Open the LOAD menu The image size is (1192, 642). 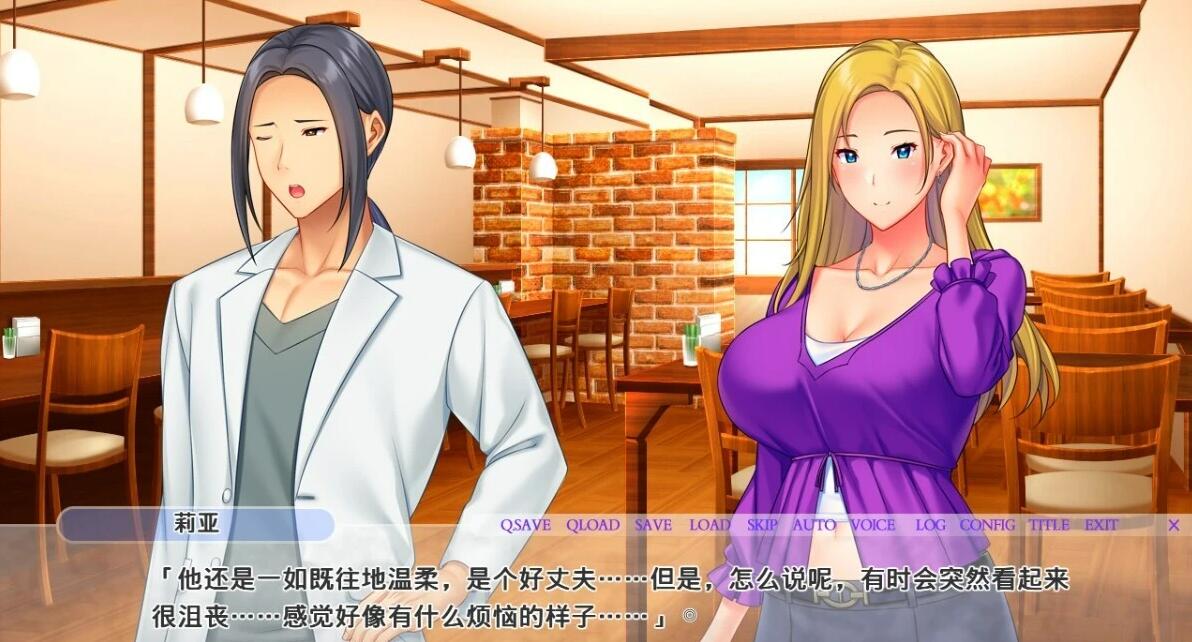pyautogui.click(x=710, y=525)
